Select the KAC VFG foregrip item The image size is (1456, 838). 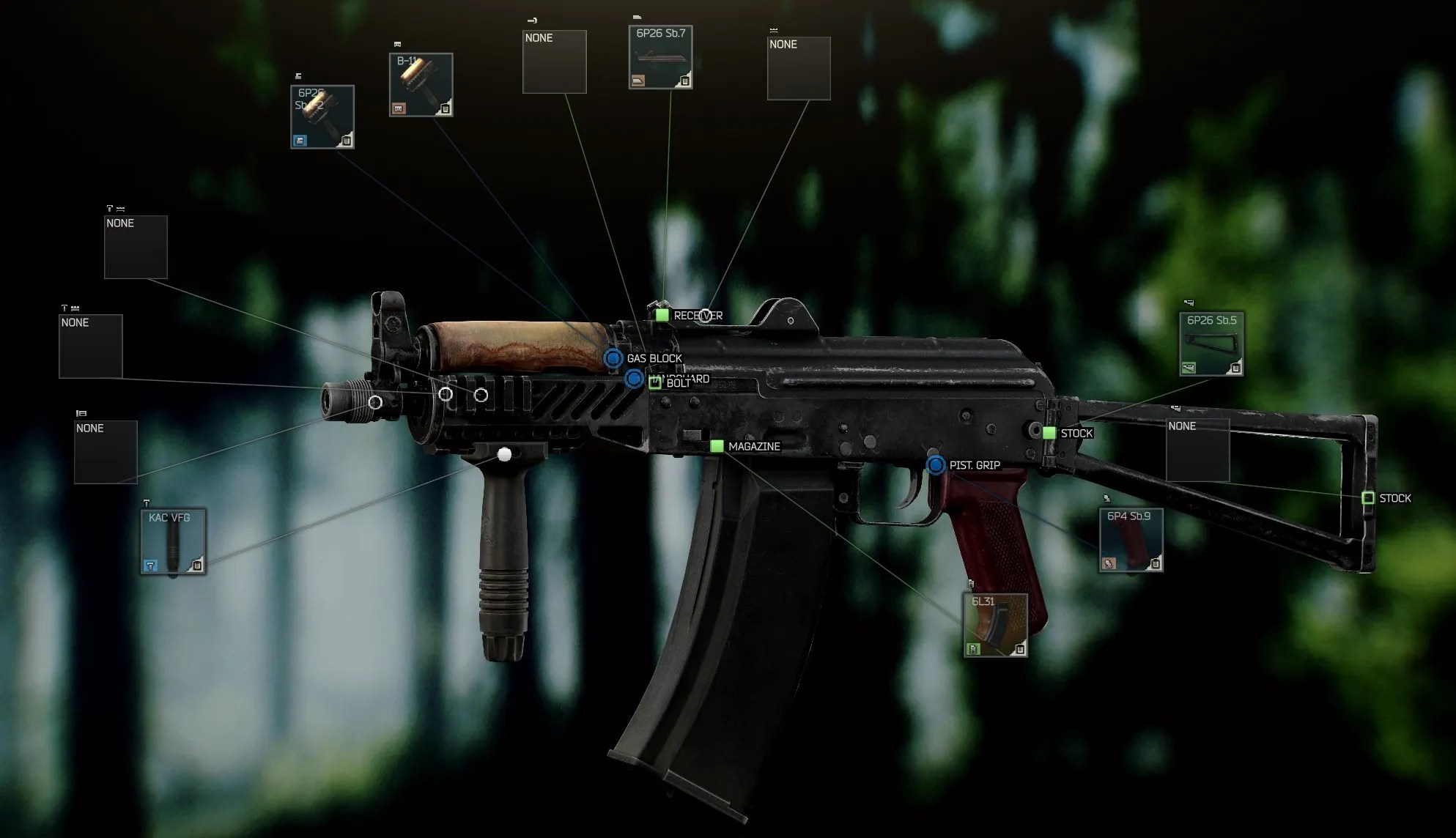173,542
